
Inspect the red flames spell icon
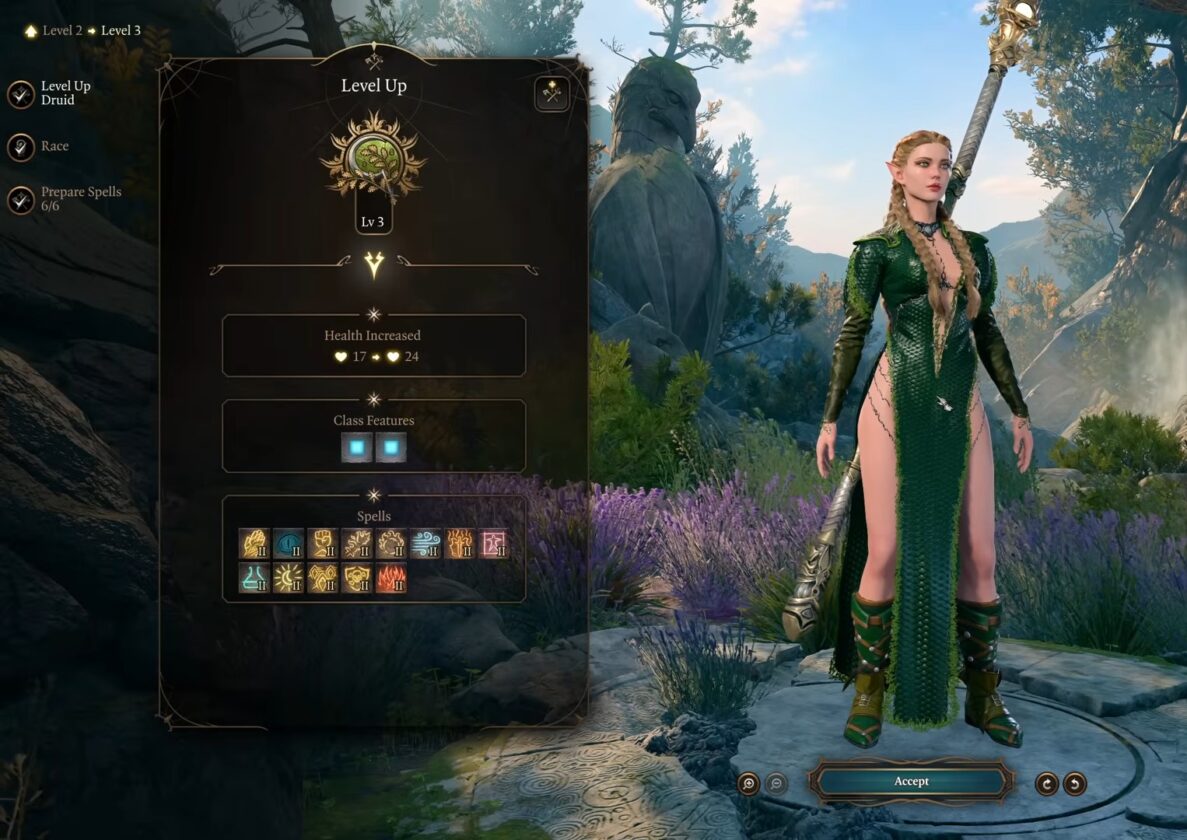[391, 578]
